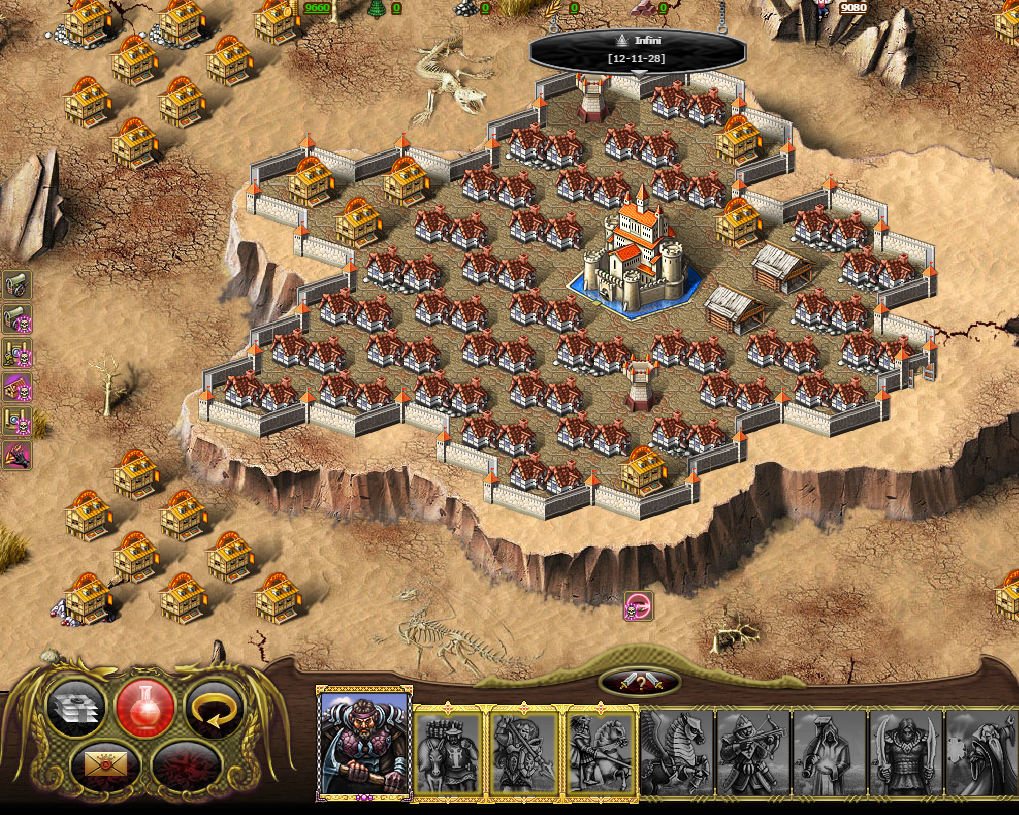Open the mail envelope button
The image size is (1019, 815).
coord(105,765)
